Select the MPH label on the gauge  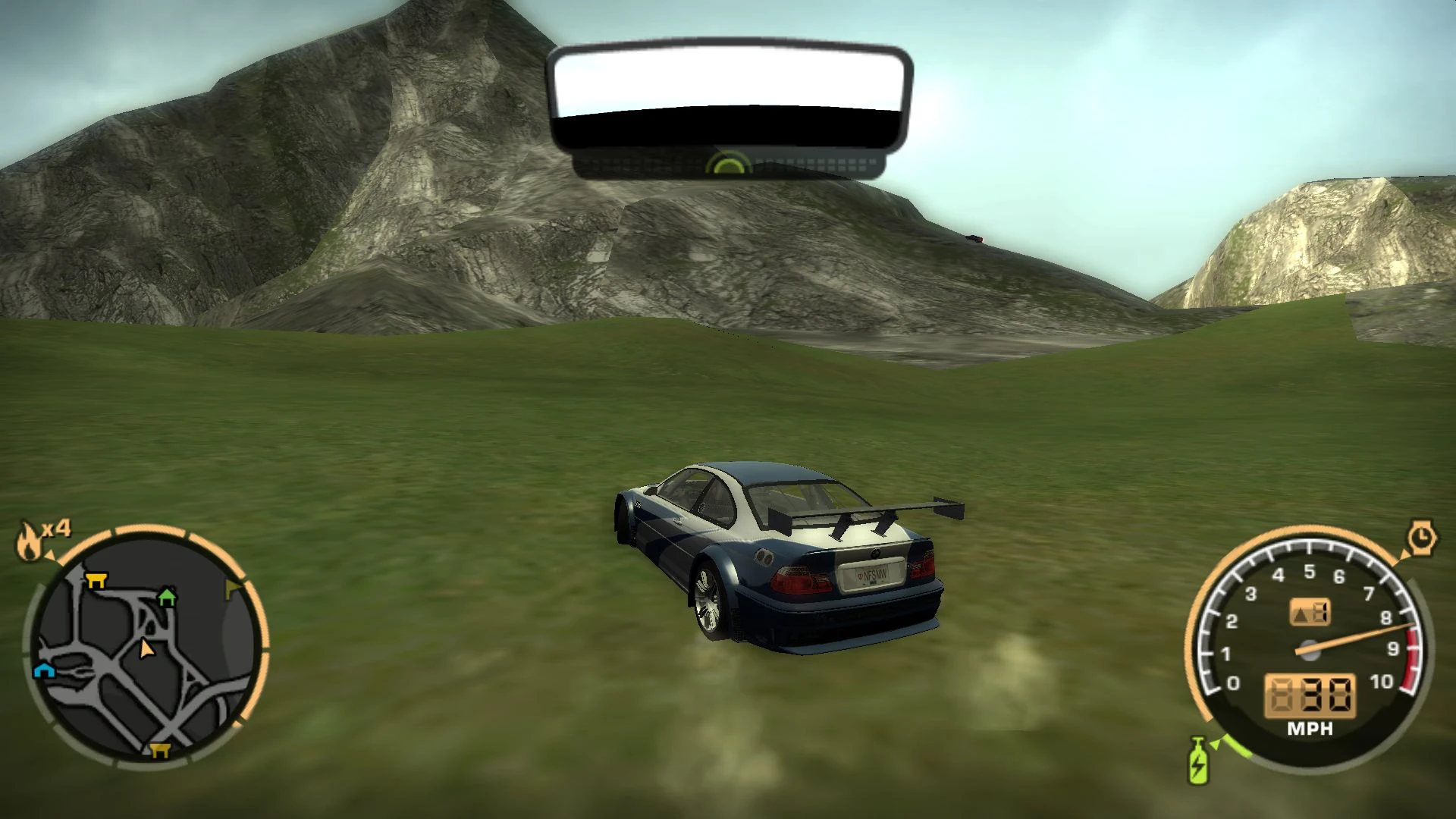click(x=1310, y=726)
